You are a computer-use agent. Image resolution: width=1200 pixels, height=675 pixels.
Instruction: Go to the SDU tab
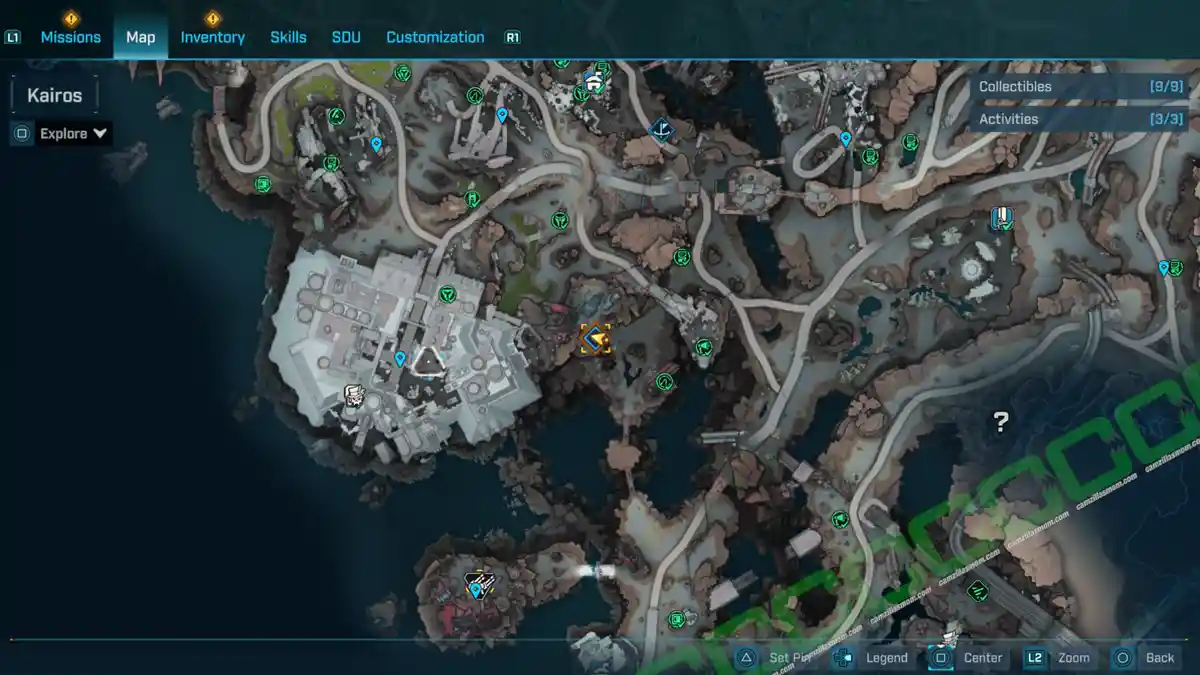pos(346,37)
